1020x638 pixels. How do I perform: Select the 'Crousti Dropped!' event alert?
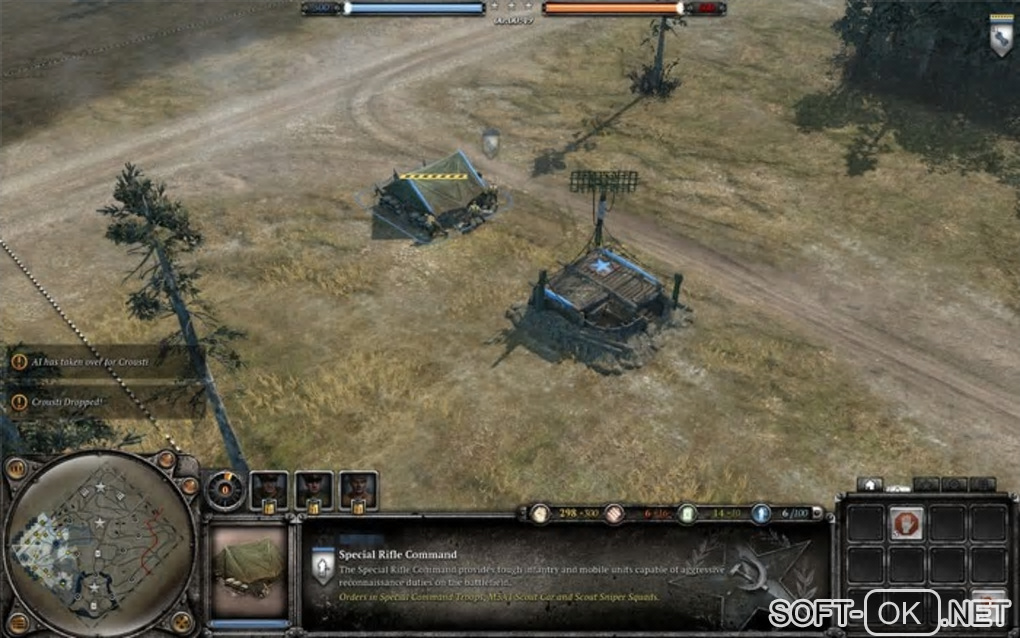coord(96,401)
